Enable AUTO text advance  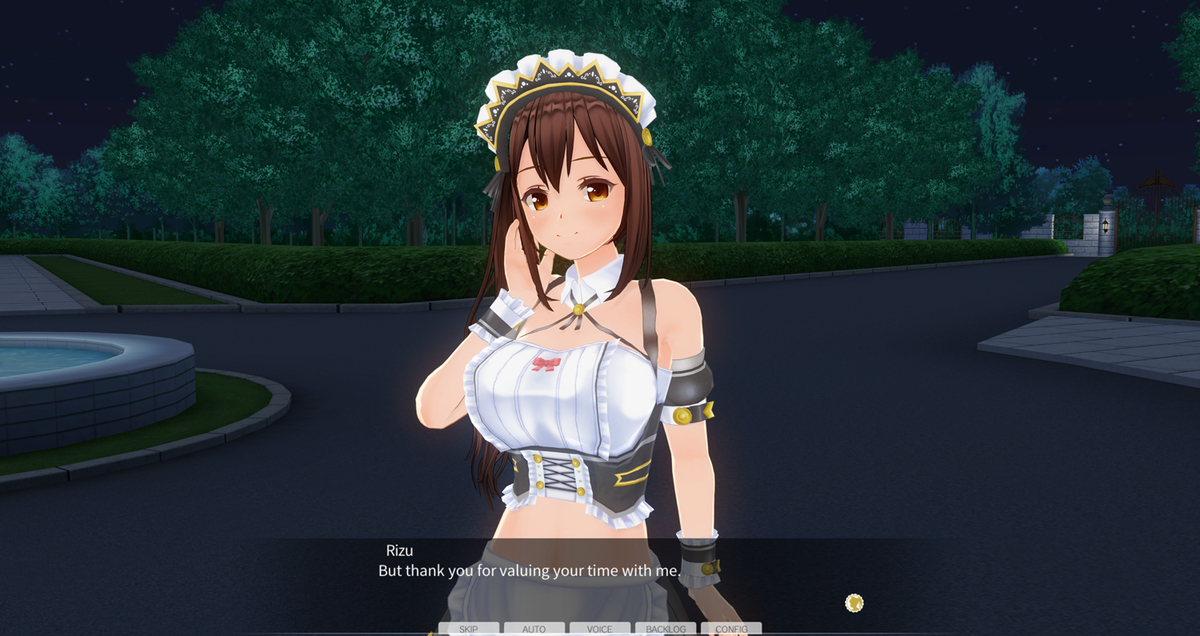(534, 629)
